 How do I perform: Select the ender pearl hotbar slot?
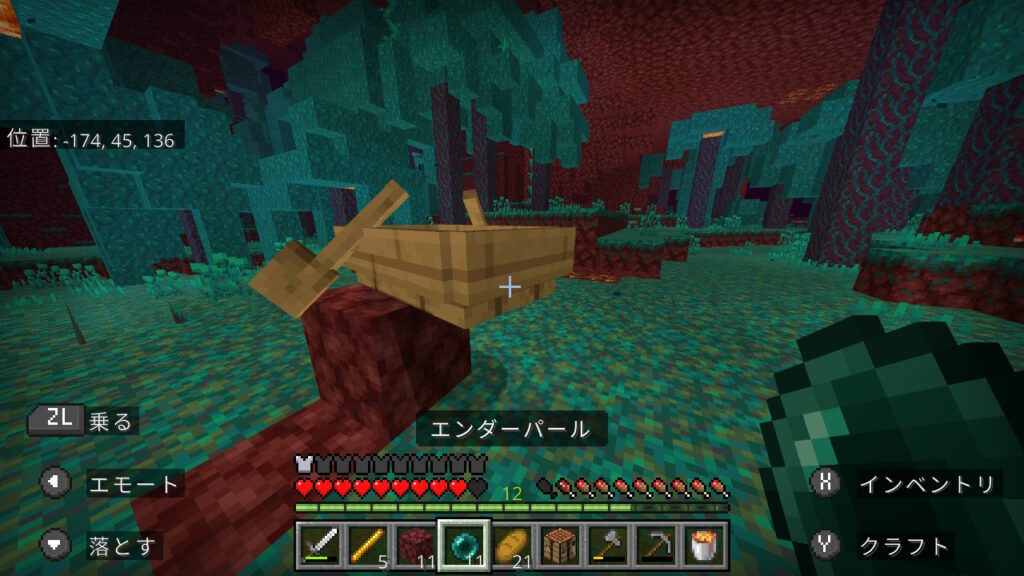pyautogui.click(x=463, y=546)
